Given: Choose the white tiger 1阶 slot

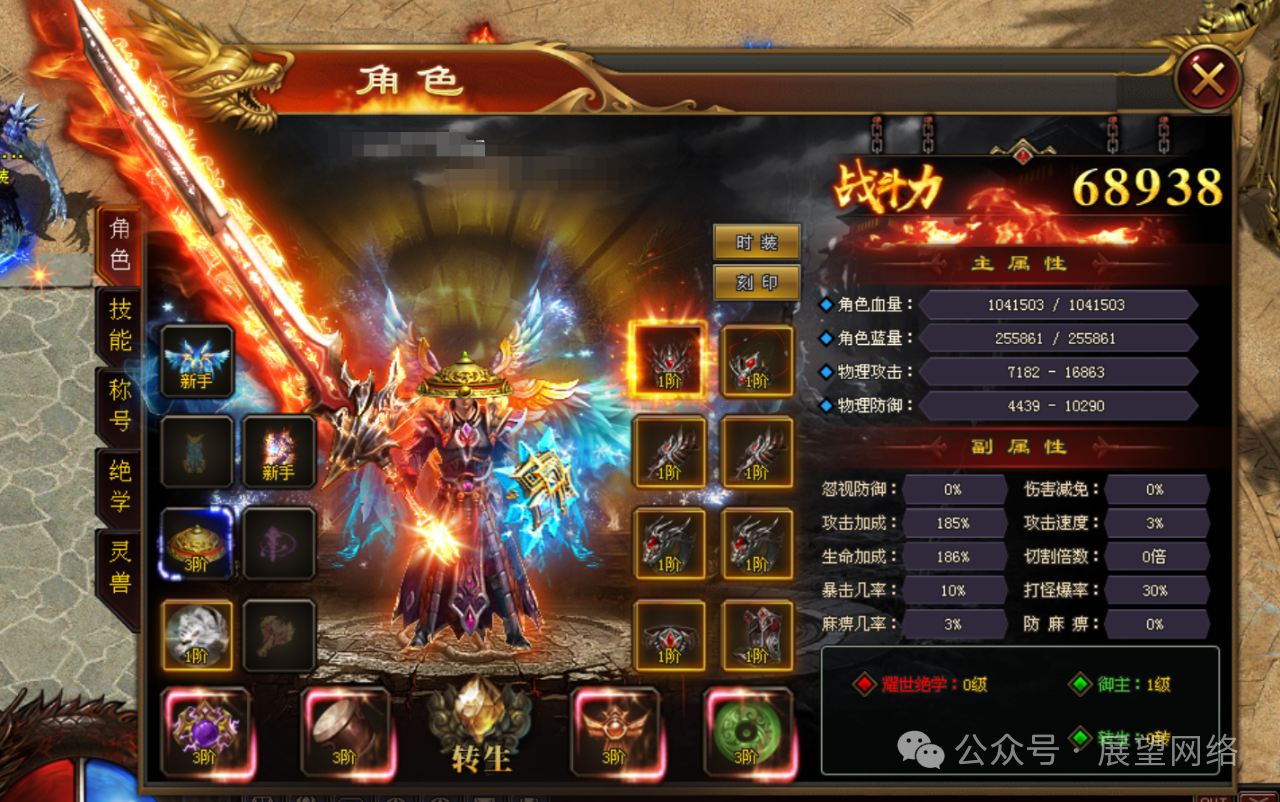Looking at the screenshot, I should tap(197, 635).
